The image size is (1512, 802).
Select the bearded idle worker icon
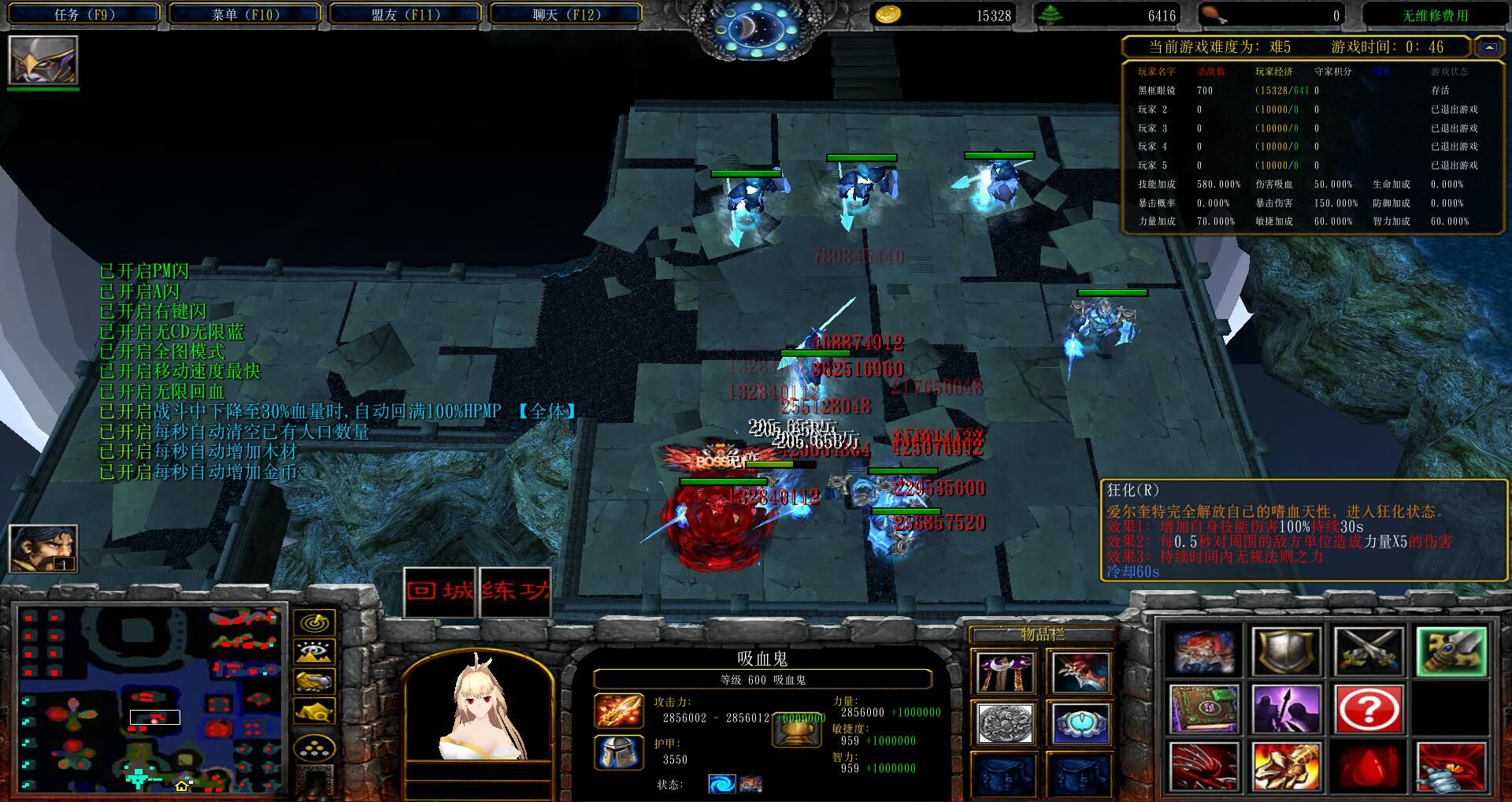coord(43,548)
